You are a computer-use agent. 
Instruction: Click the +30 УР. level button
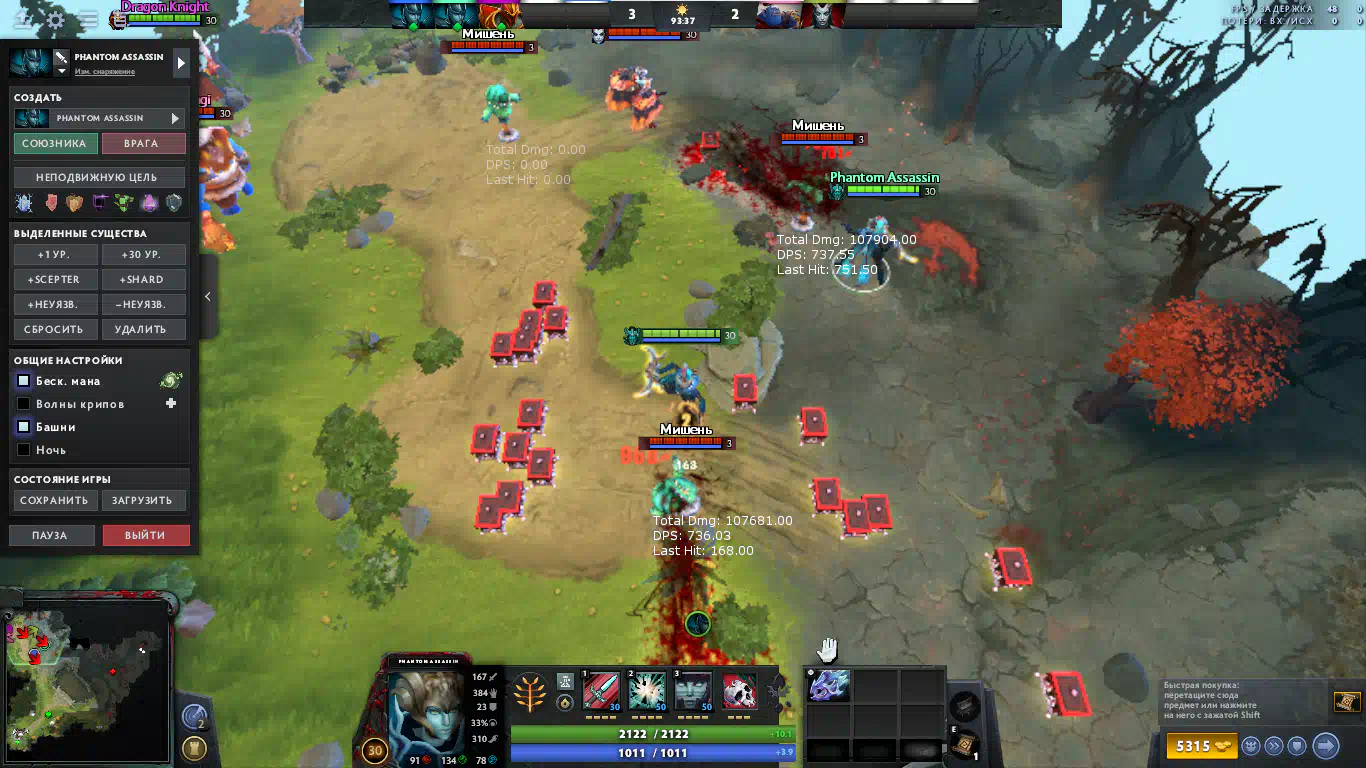pos(143,255)
